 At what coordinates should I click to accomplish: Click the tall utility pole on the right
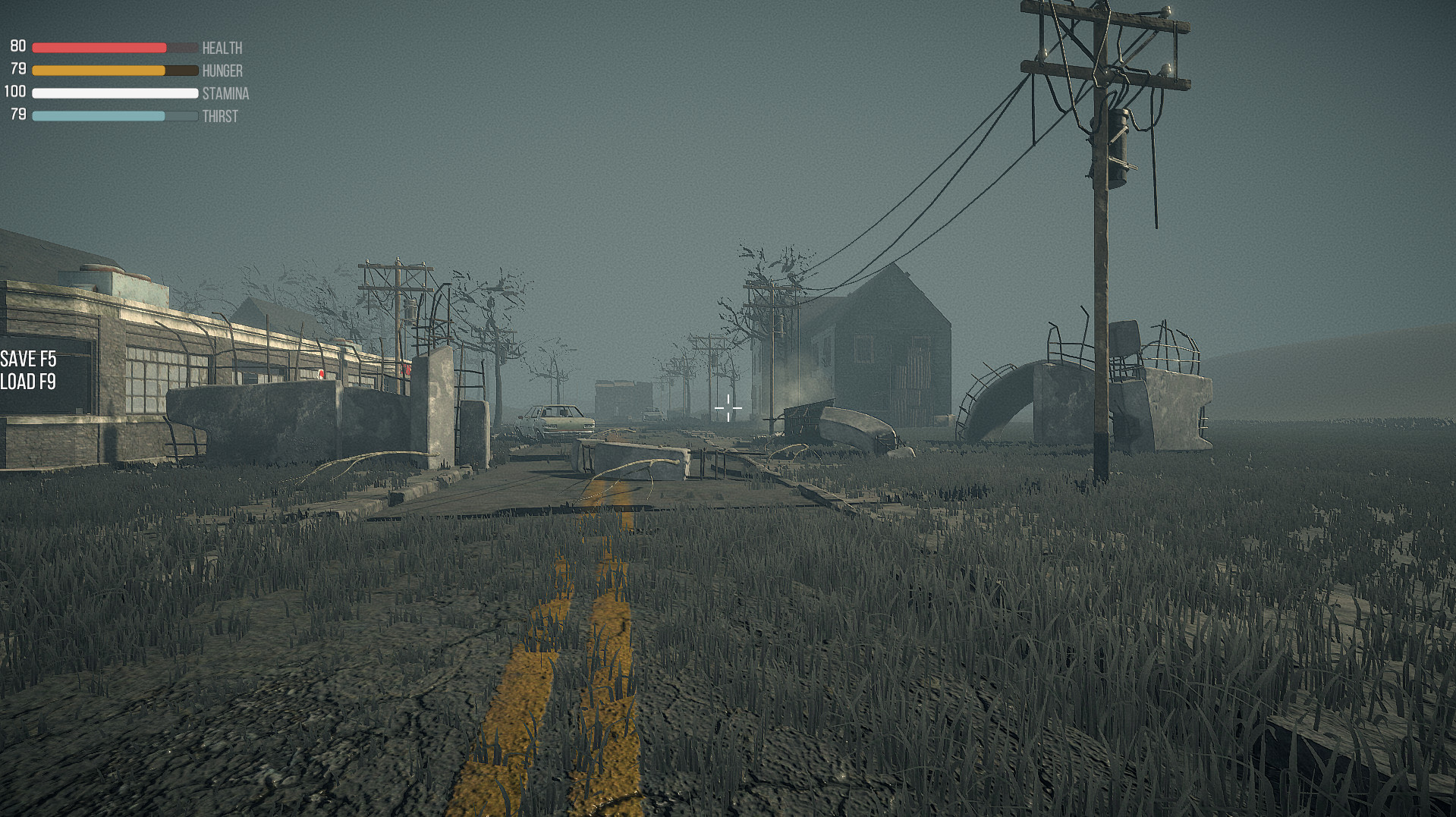1100,228
